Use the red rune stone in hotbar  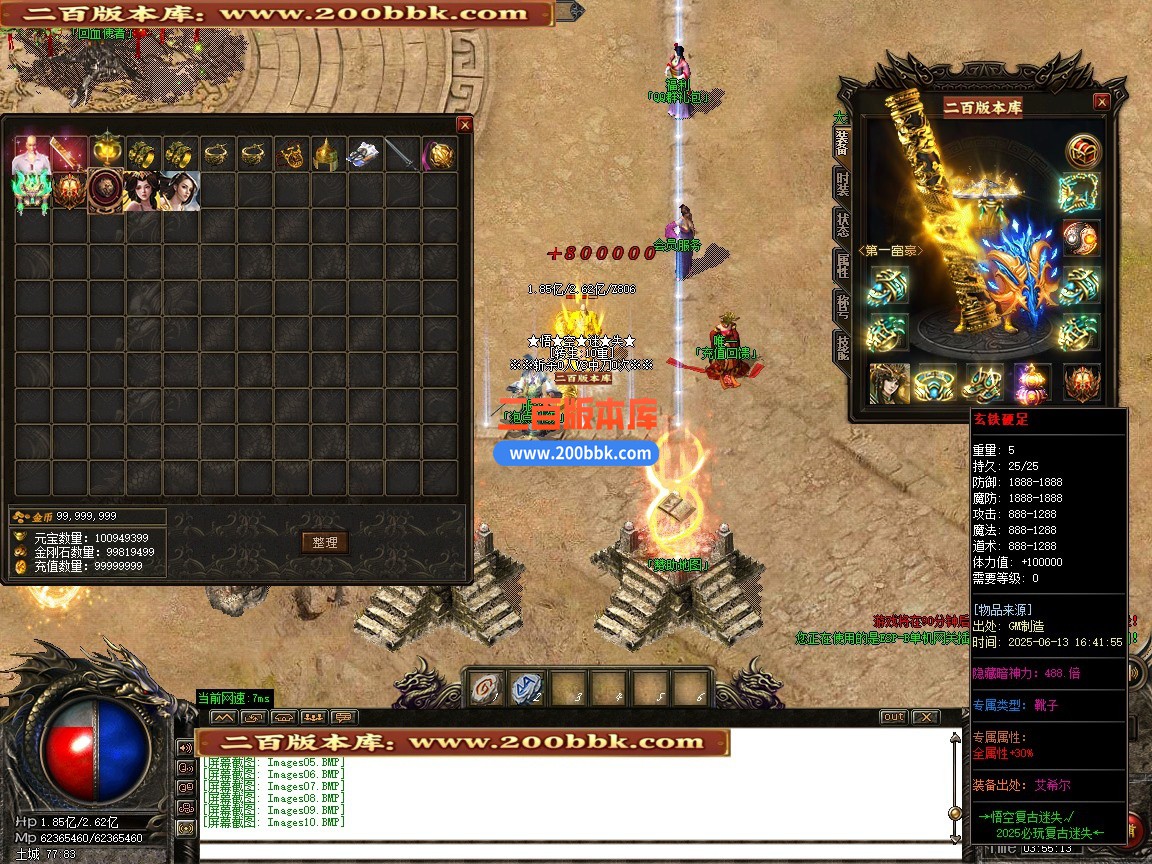point(486,689)
